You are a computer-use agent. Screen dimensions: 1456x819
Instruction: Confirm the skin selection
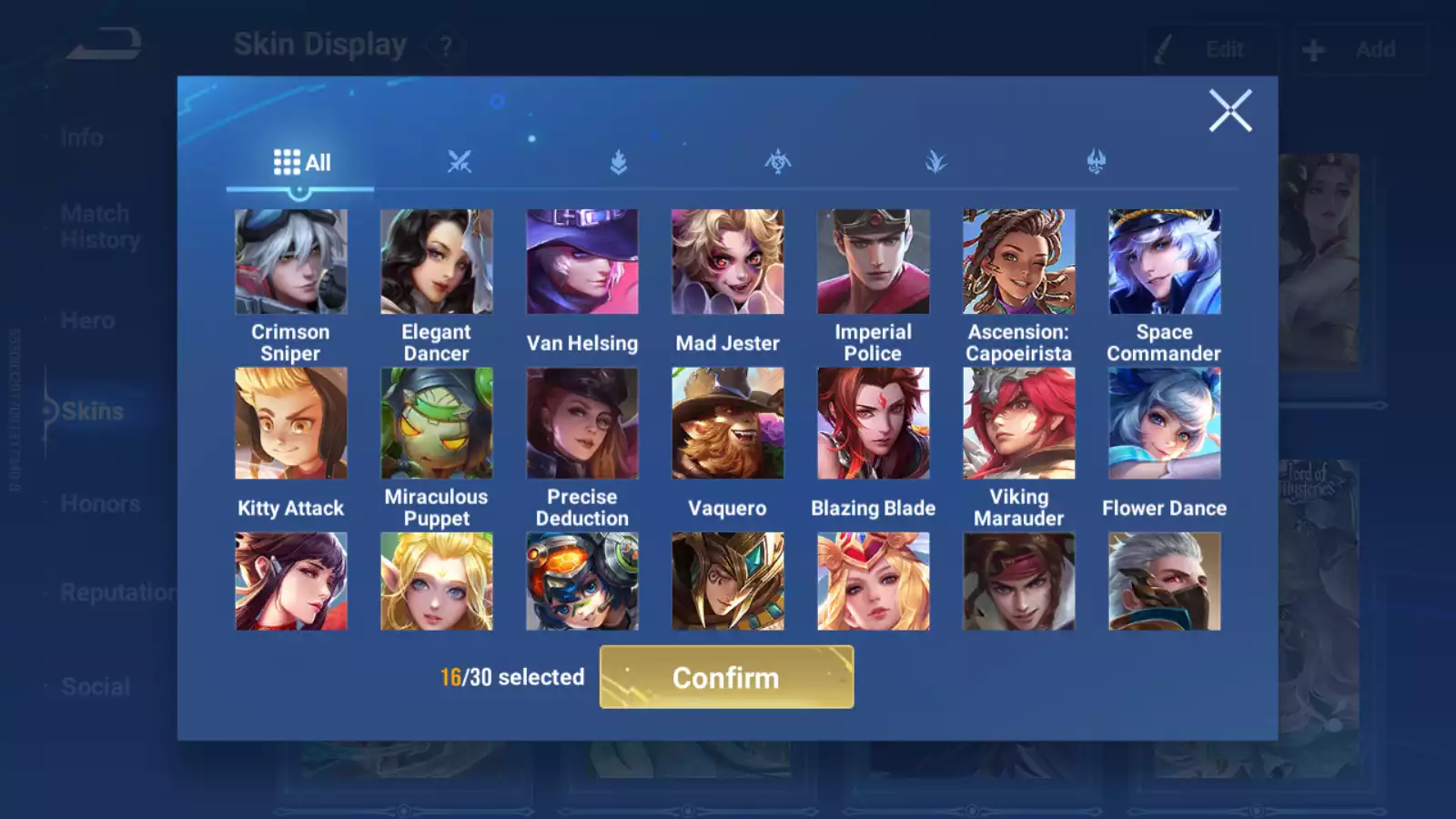pyautogui.click(x=726, y=677)
